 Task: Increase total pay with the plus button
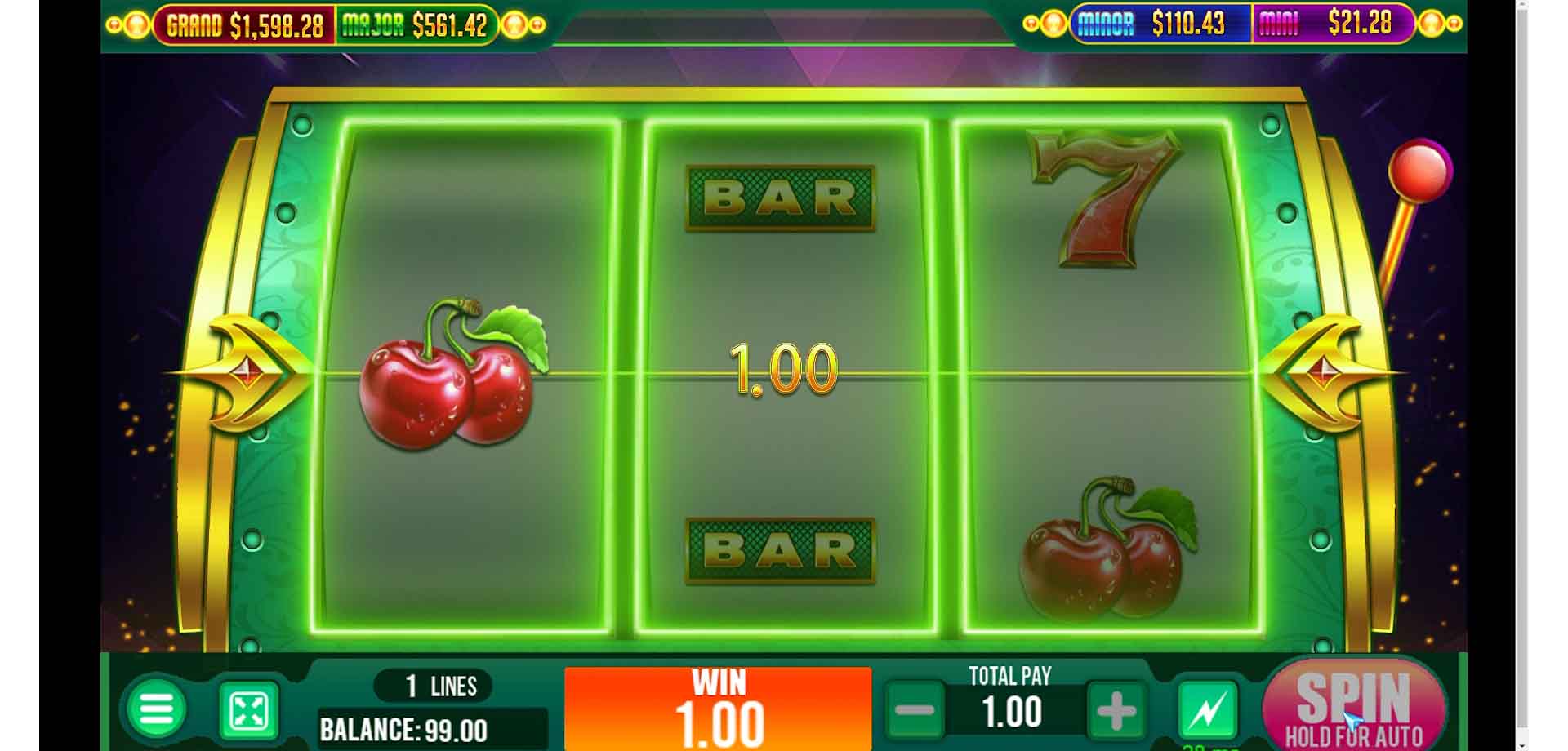click(1116, 710)
